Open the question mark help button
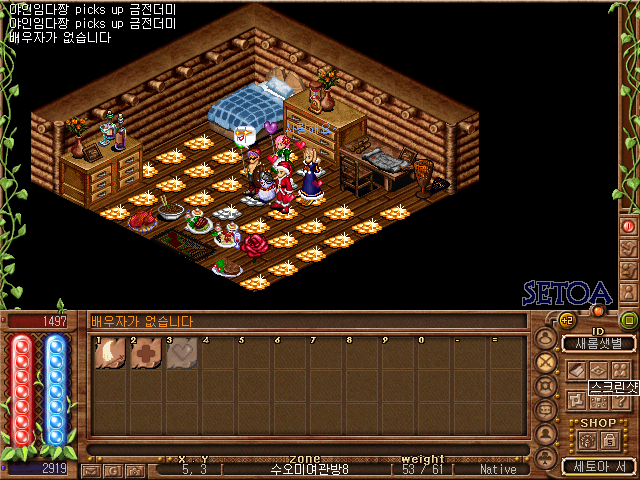This screenshot has height=480, width=640. click(x=619, y=400)
